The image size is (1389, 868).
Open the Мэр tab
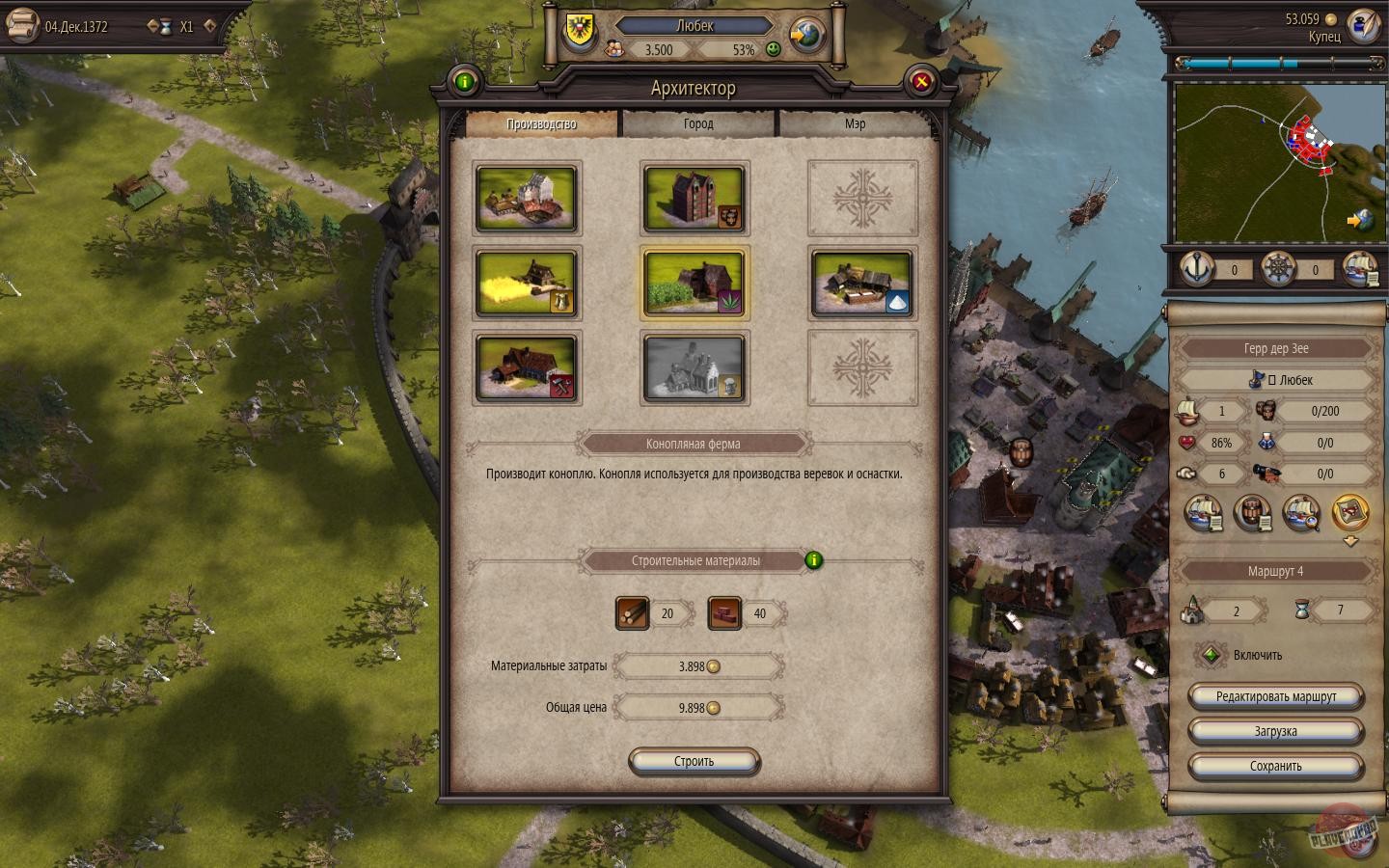coord(855,123)
